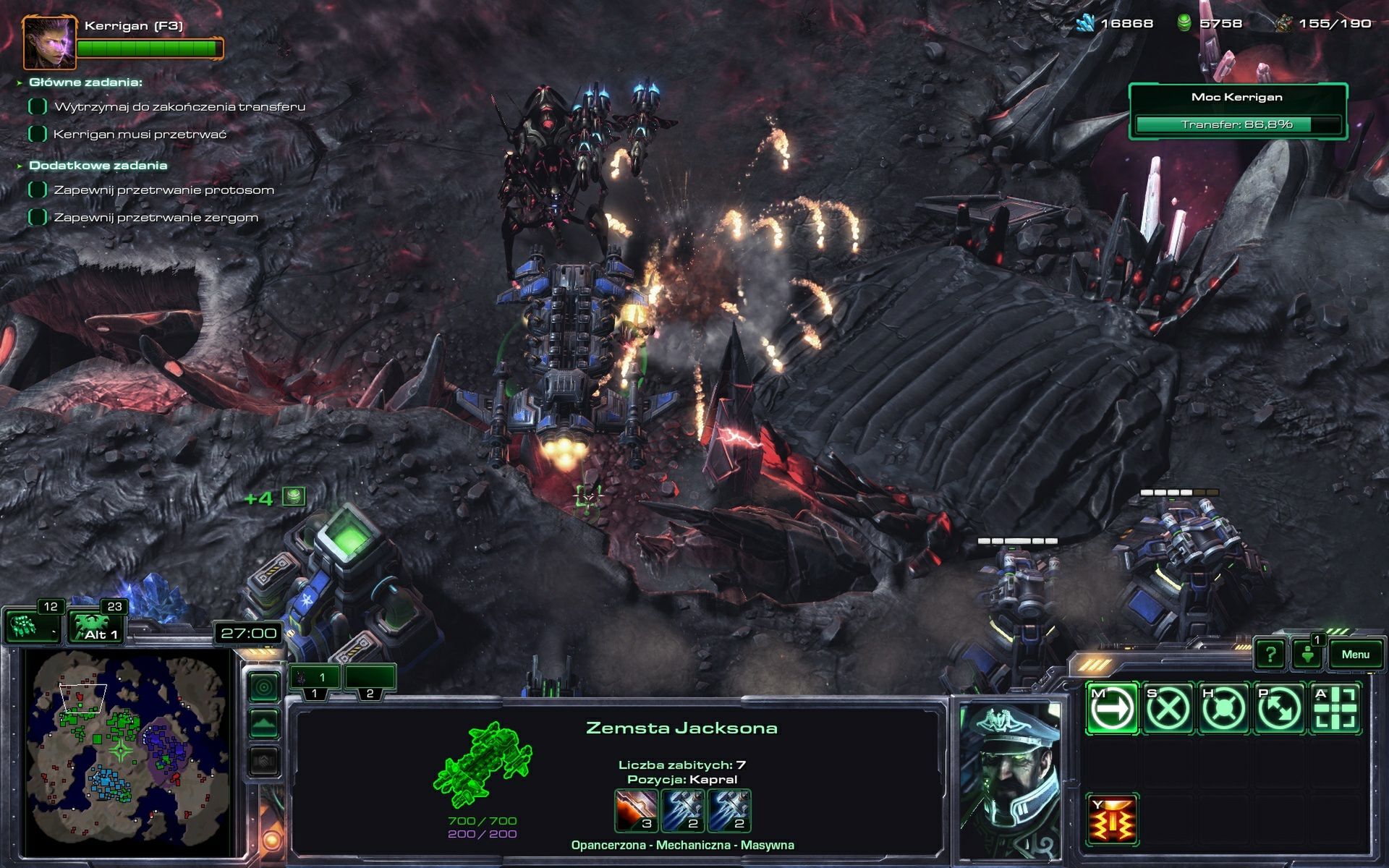Toggle minimap color mode button
The height and width of the screenshot is (868, 1389).
point(265,687)
